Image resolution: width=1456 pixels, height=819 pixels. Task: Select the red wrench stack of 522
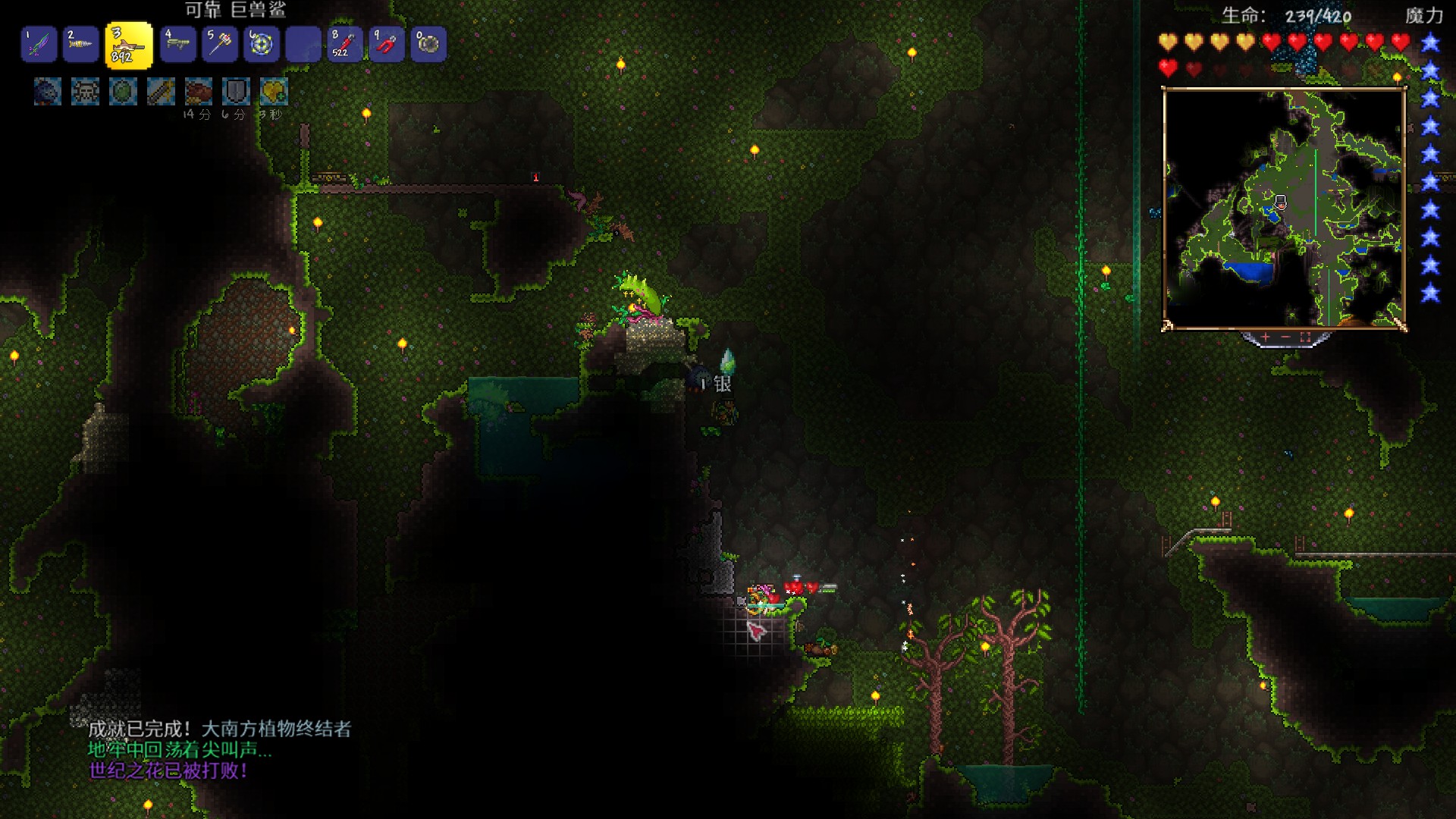345,45
